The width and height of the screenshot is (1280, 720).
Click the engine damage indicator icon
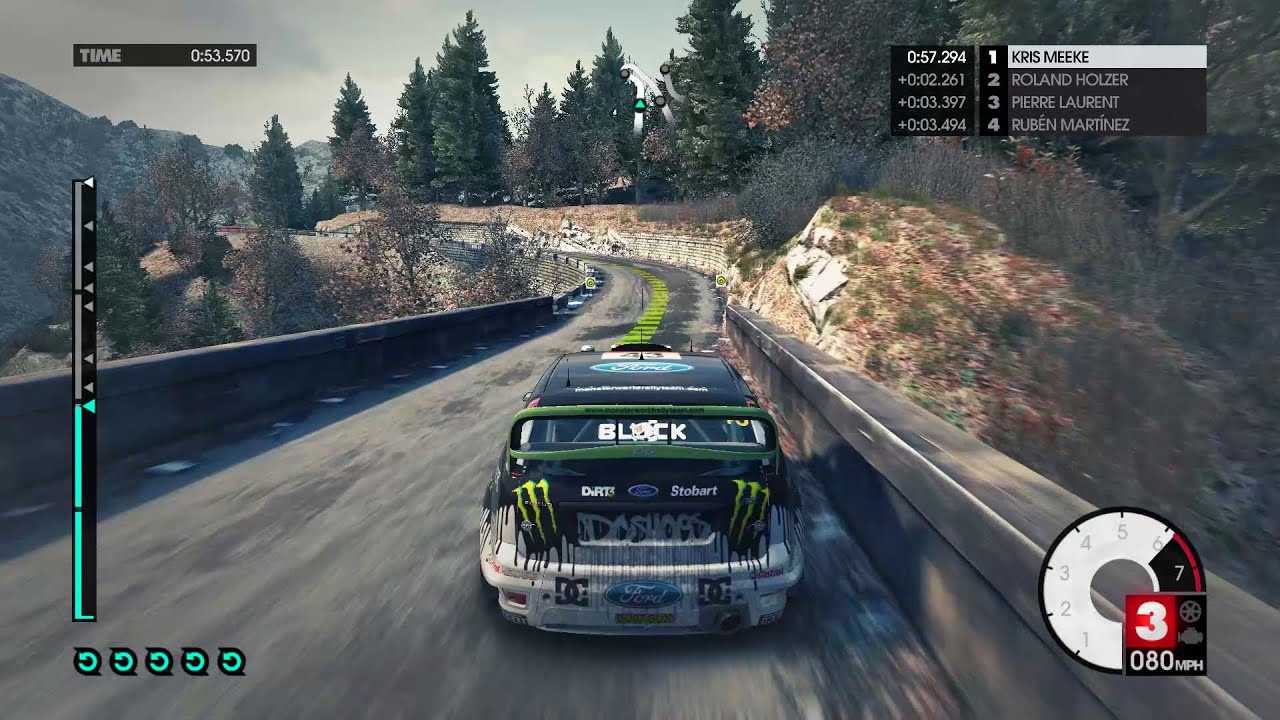[x=1190, y=635]
